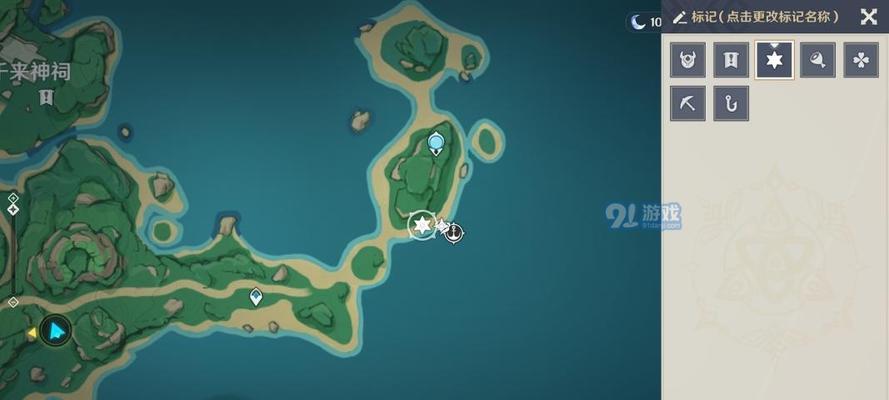The width and height of the screenshot is (889, 400).
Task: Edit the marker name with the pencil
Action: point(680,17)
